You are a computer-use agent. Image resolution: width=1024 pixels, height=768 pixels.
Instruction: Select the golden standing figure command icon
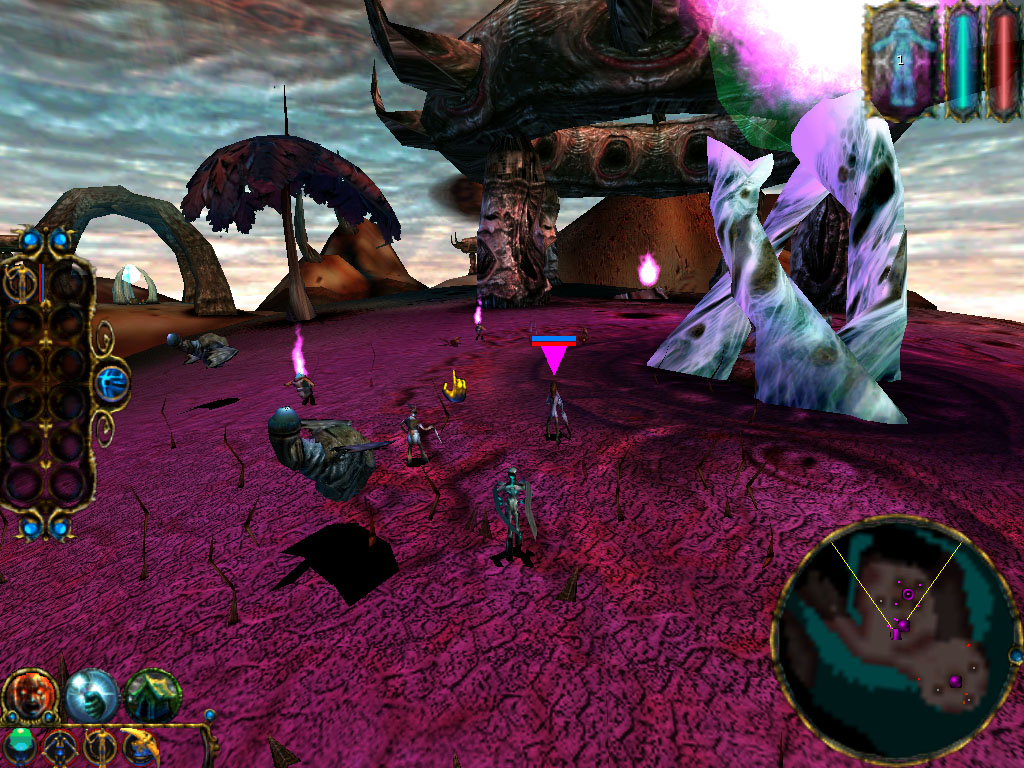click(x=99, y=746)
